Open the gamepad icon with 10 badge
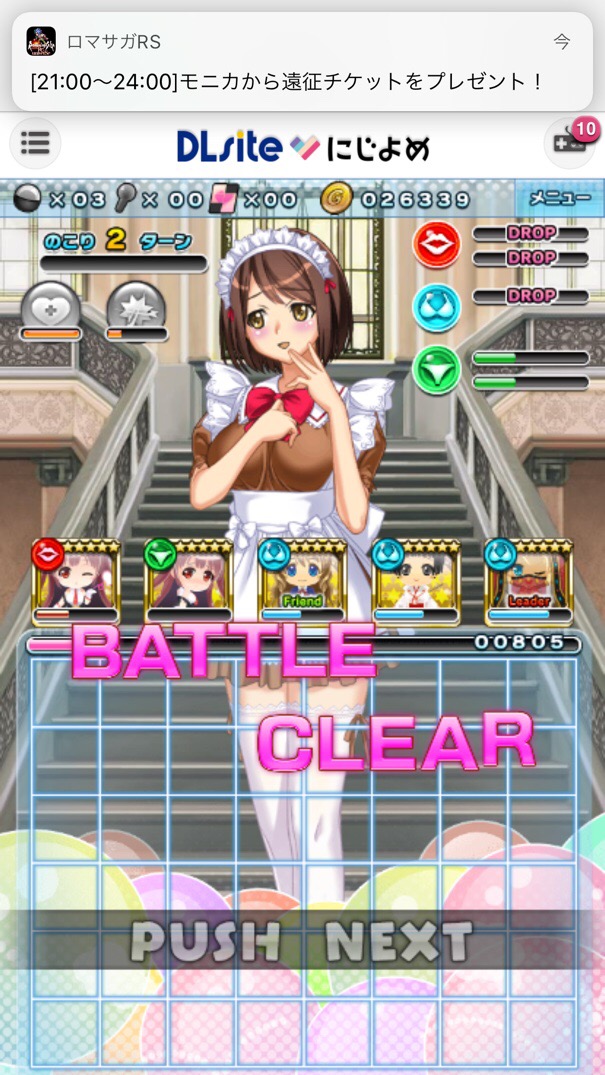Viewport: 605px width, 1075px height. (x=568, y=143)
